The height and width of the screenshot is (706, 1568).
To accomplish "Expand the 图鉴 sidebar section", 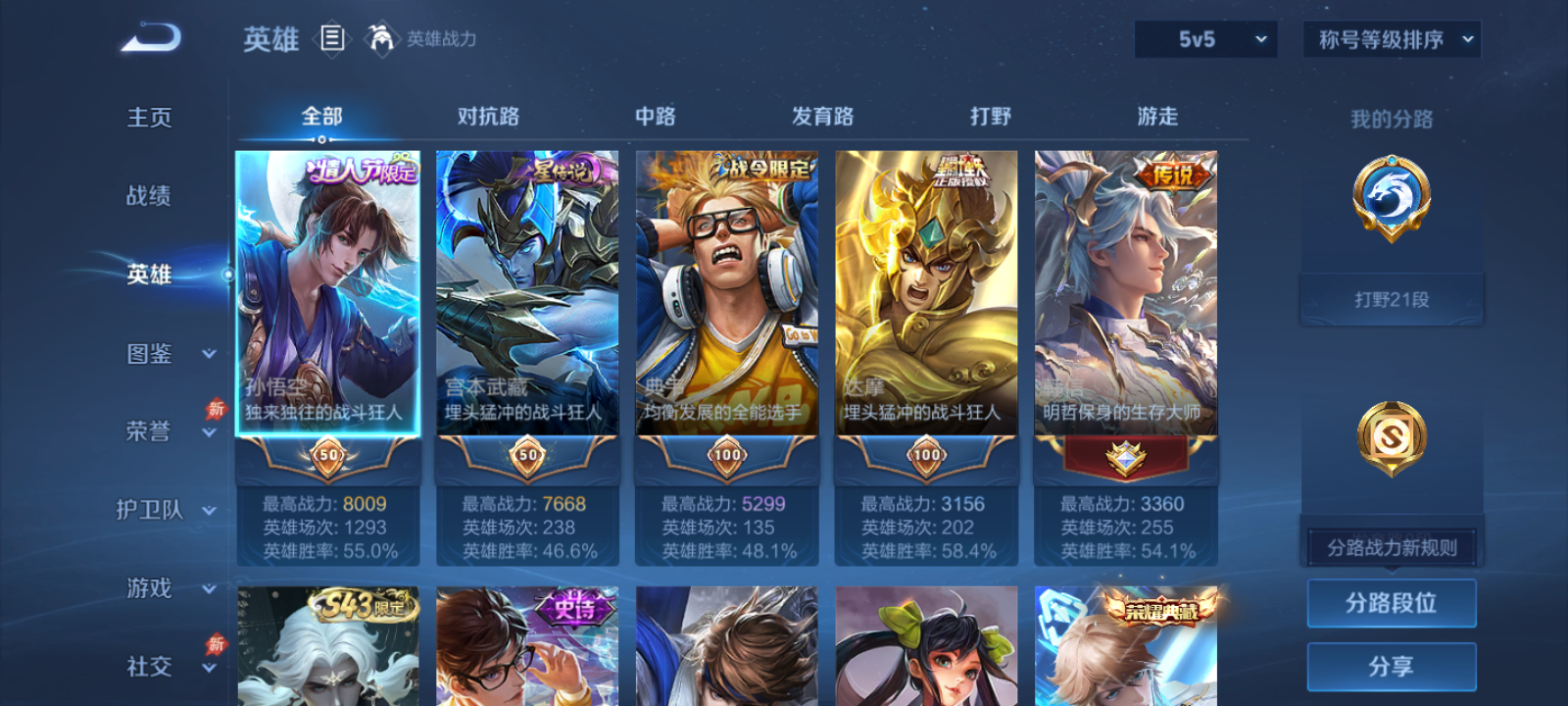I will coord(148,354).
